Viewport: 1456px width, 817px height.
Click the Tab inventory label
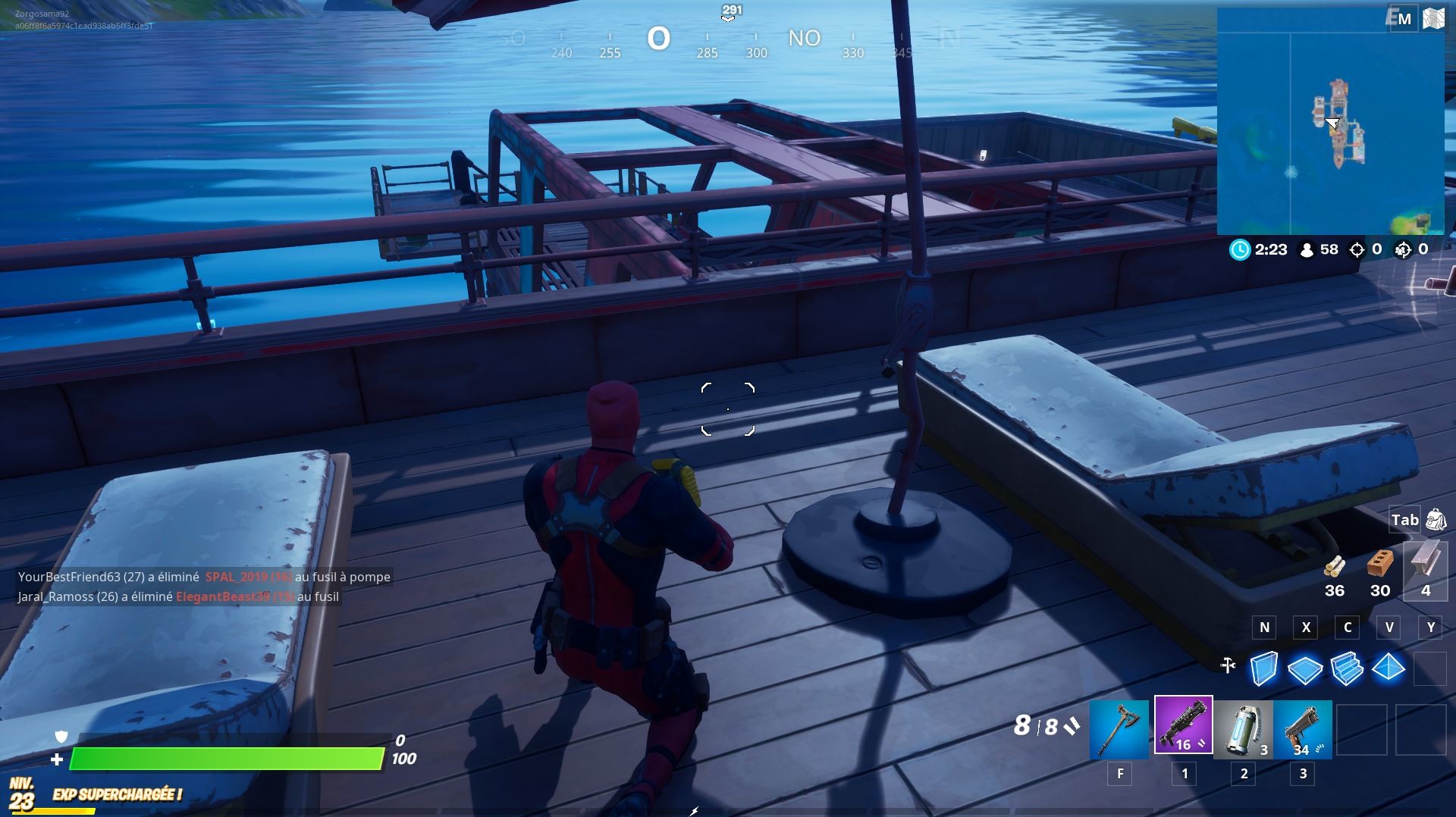(x=1405, y=520)
